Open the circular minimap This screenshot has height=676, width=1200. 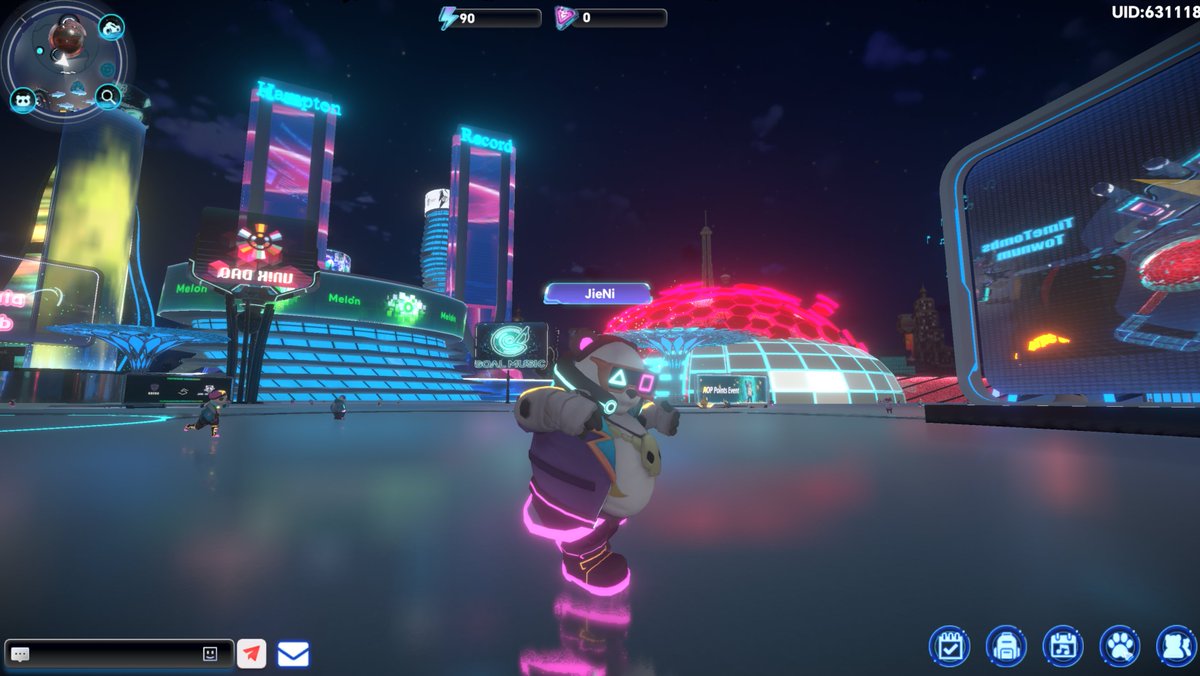tap(65, 60)
